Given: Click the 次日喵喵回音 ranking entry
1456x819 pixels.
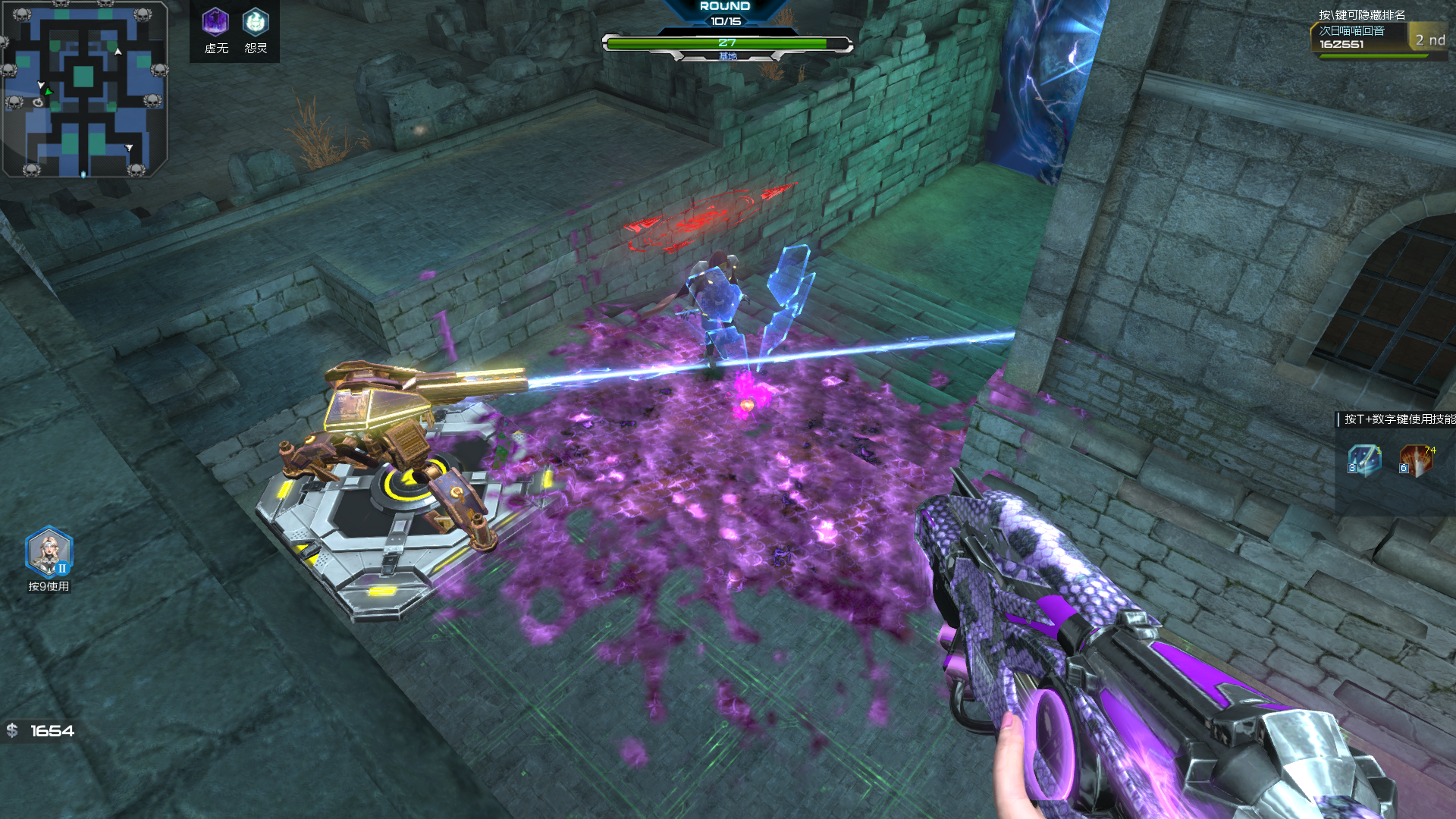Looking at the screenshot, I should (1359, 37).
